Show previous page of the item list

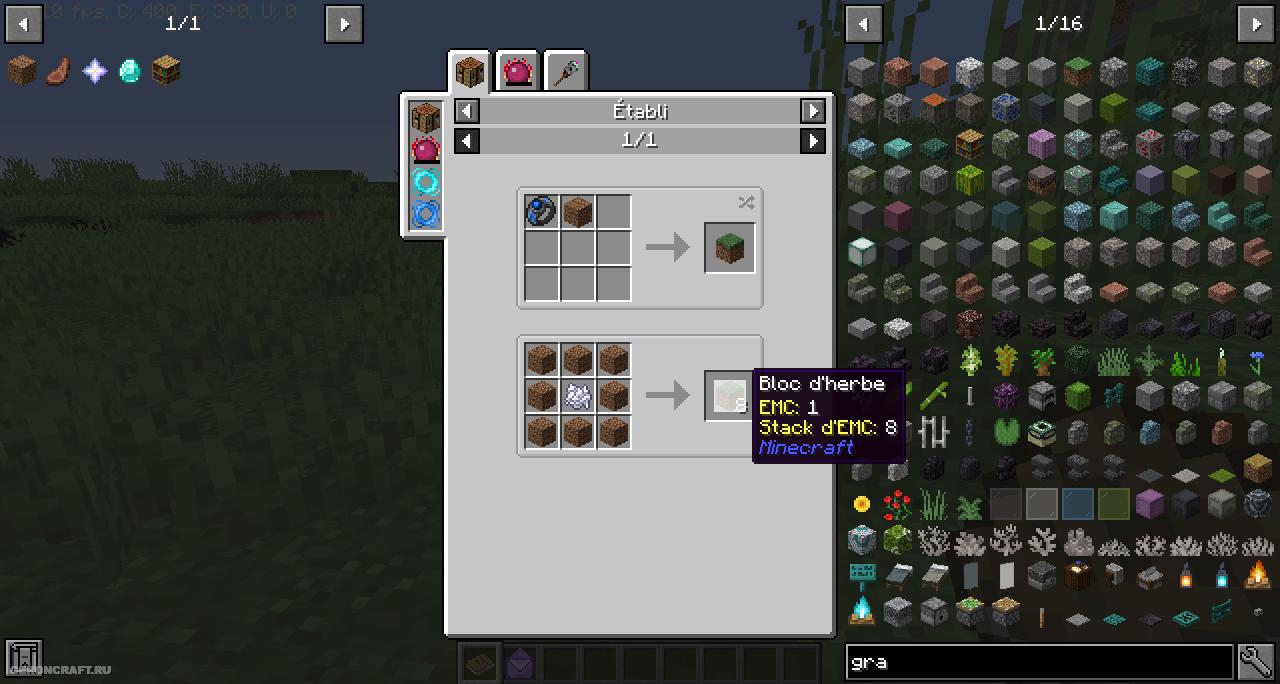pyautogui.click(x=864, y=23)
